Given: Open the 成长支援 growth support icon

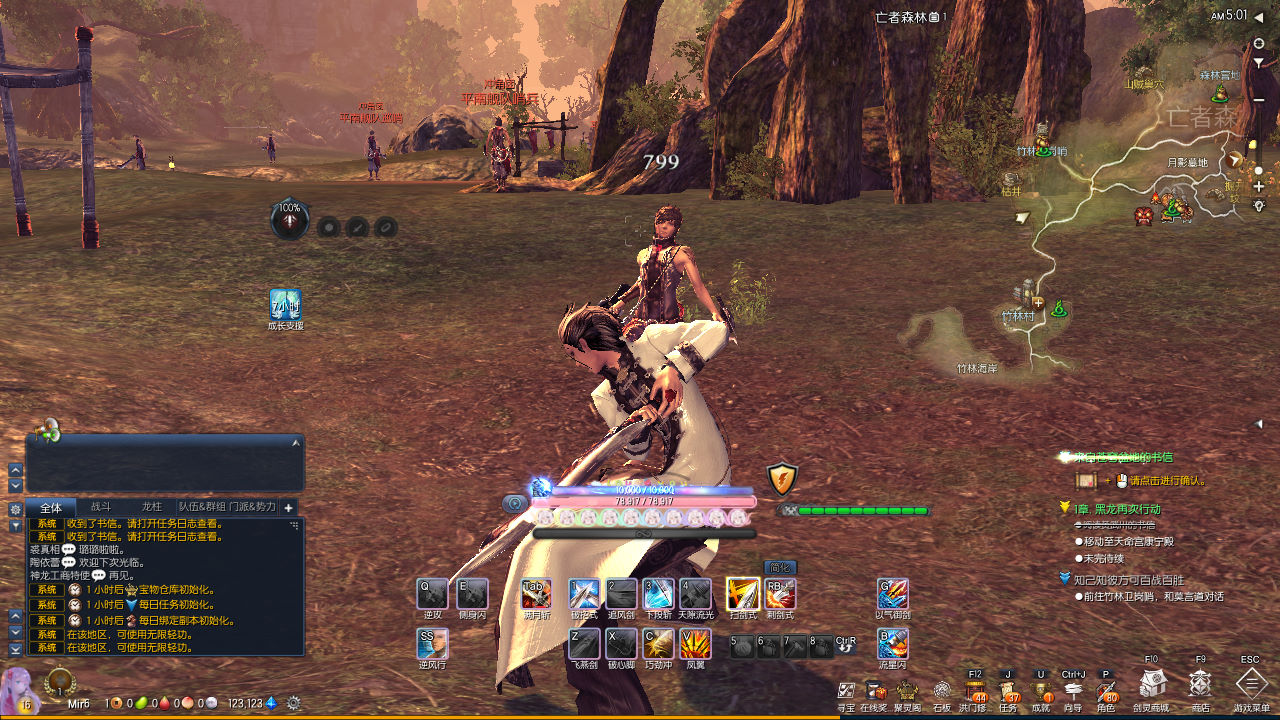Looking at the screenshot, I should [285, 305].
